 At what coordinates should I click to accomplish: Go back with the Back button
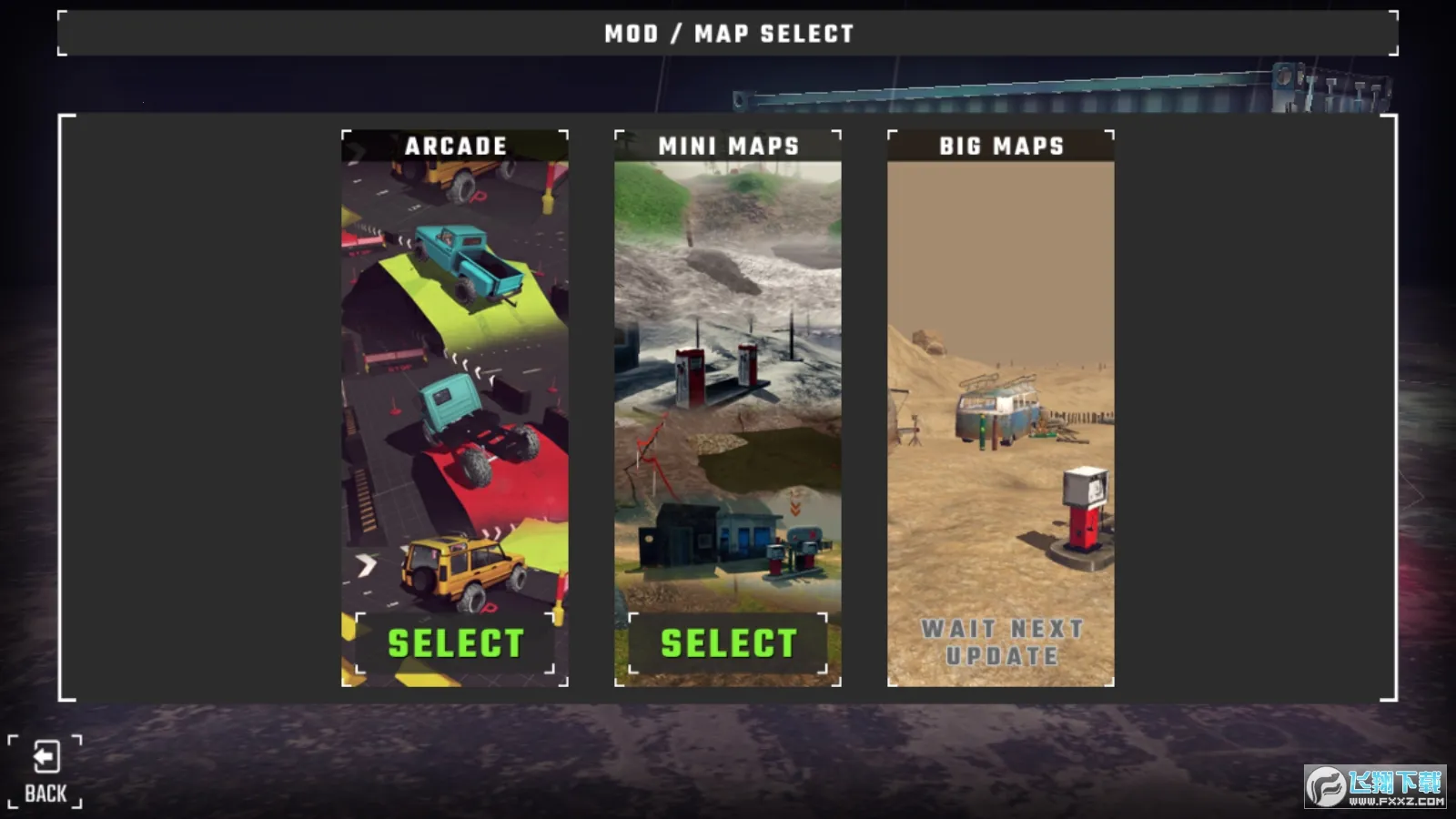click(x=45, y=772)
